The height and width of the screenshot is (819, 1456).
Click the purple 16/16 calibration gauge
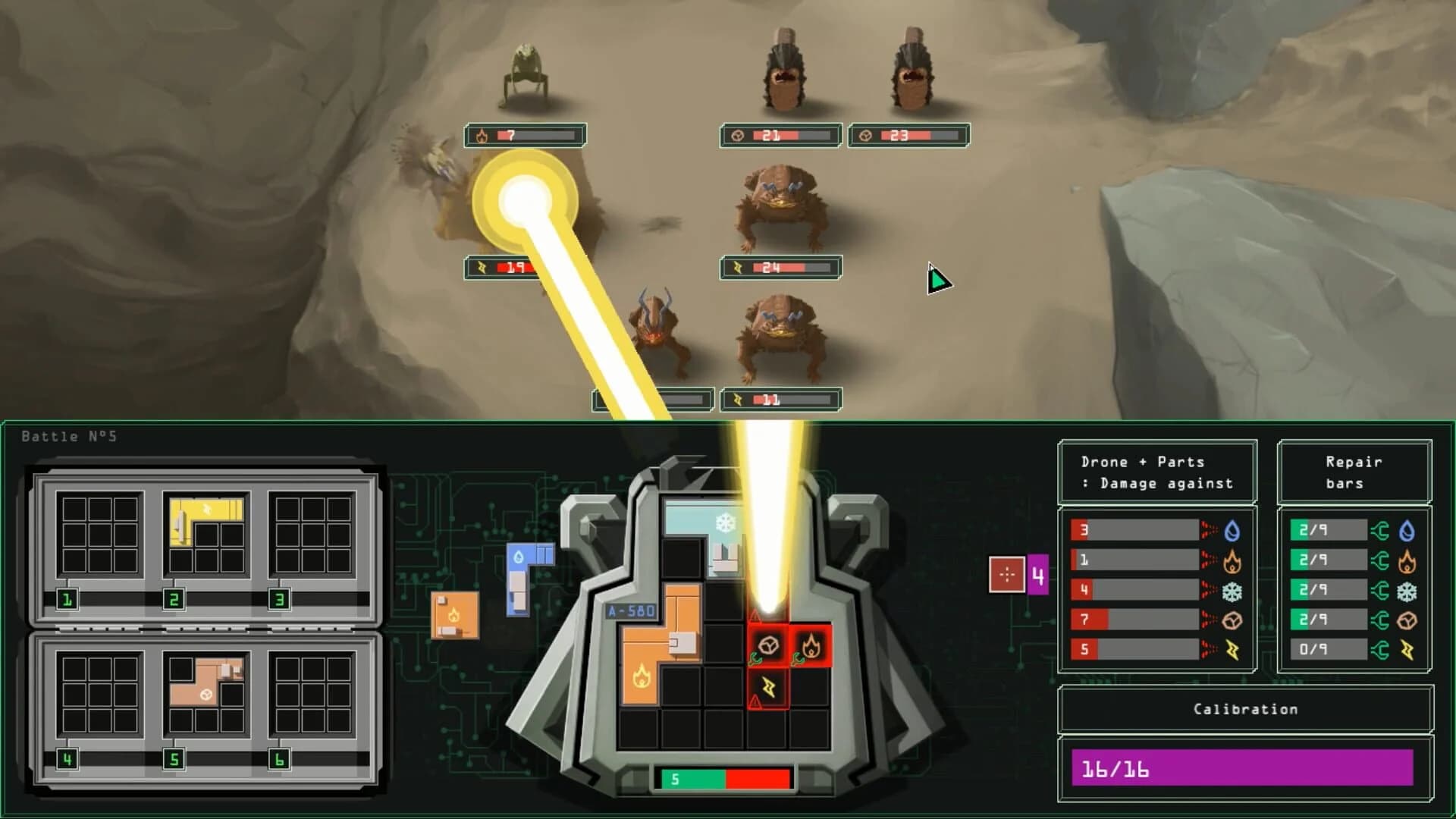coord(1244,768)
